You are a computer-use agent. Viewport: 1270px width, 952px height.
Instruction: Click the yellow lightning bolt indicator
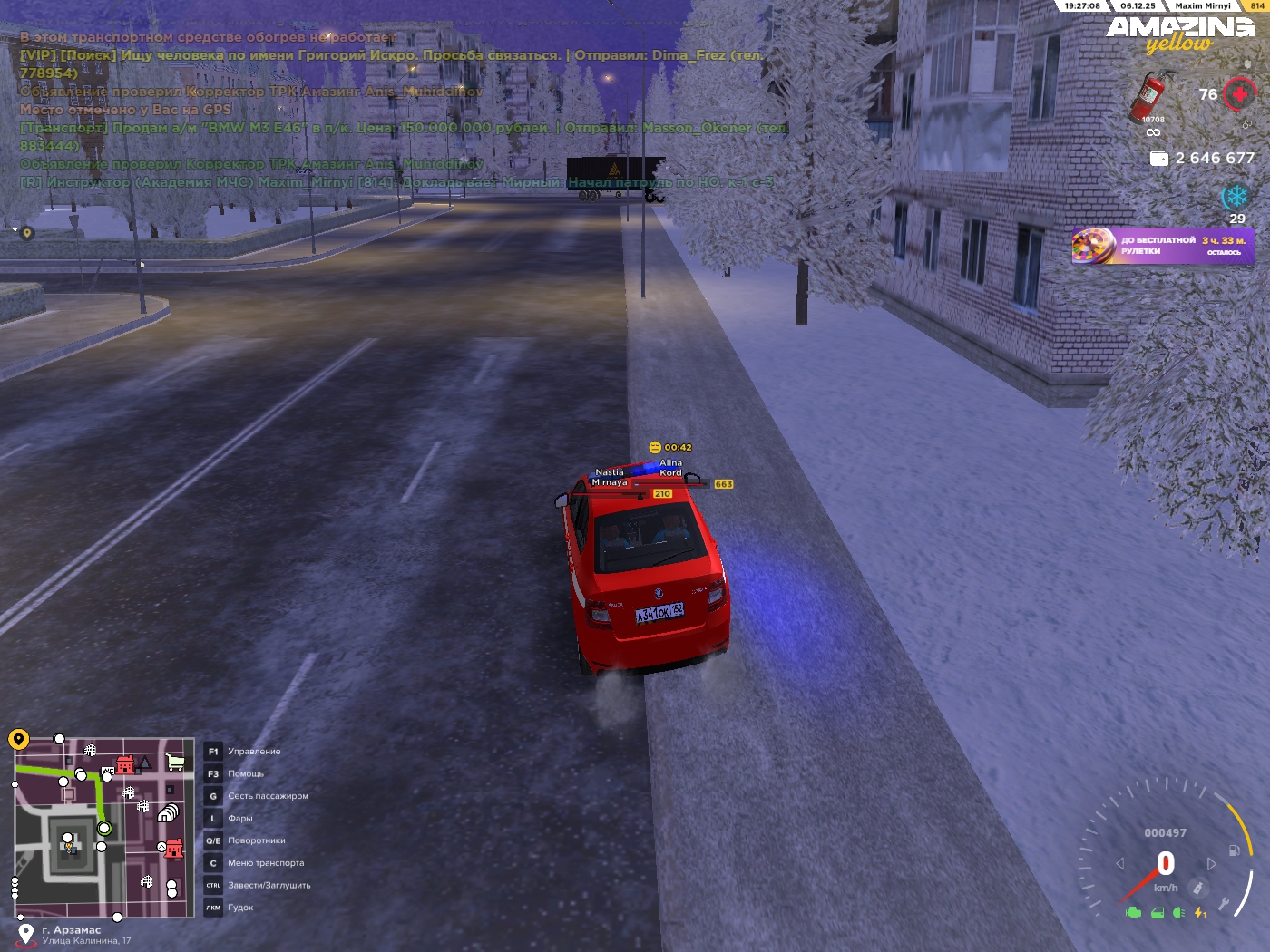pos(1200,913)
